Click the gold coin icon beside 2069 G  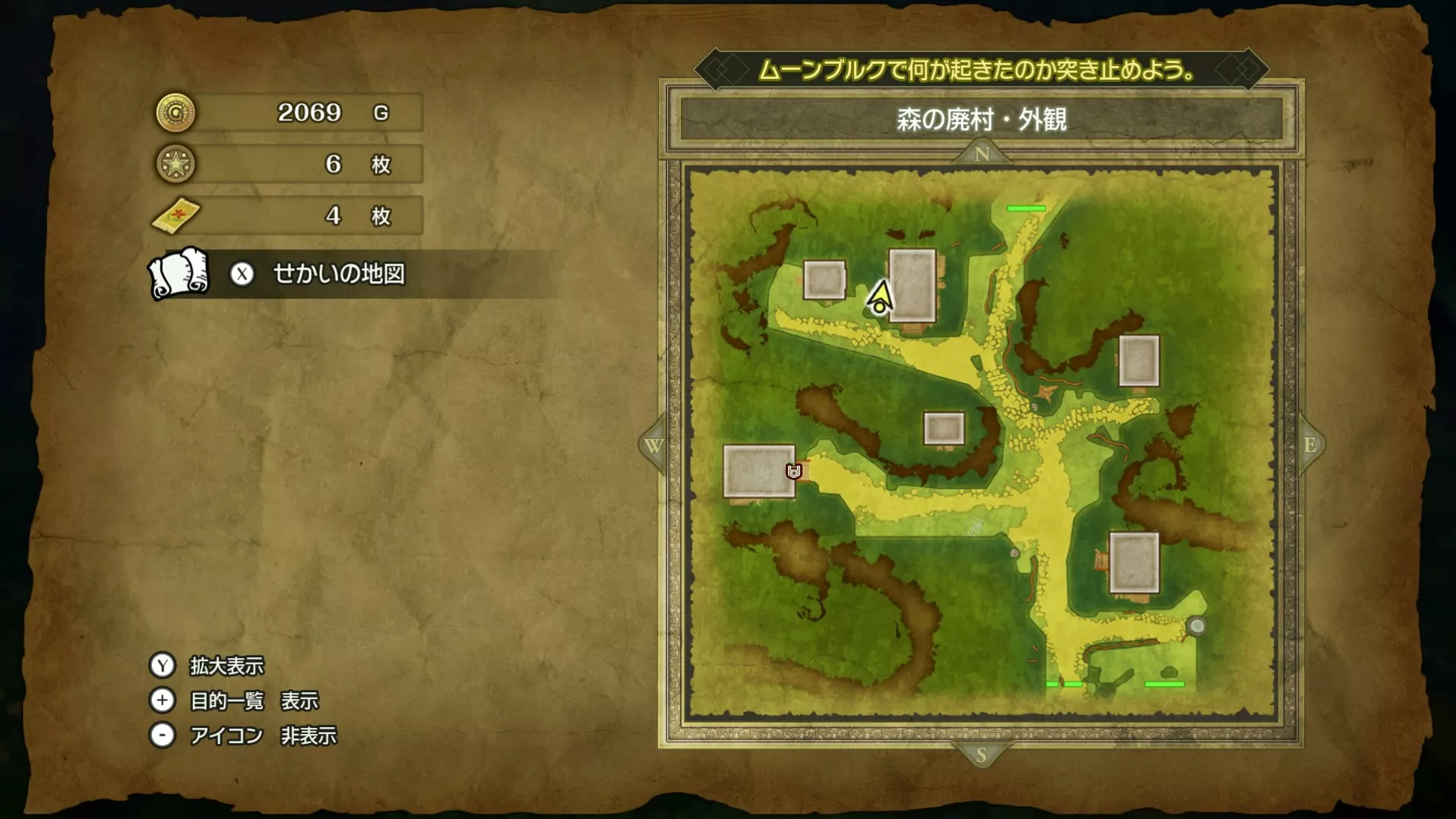point(176,112)
